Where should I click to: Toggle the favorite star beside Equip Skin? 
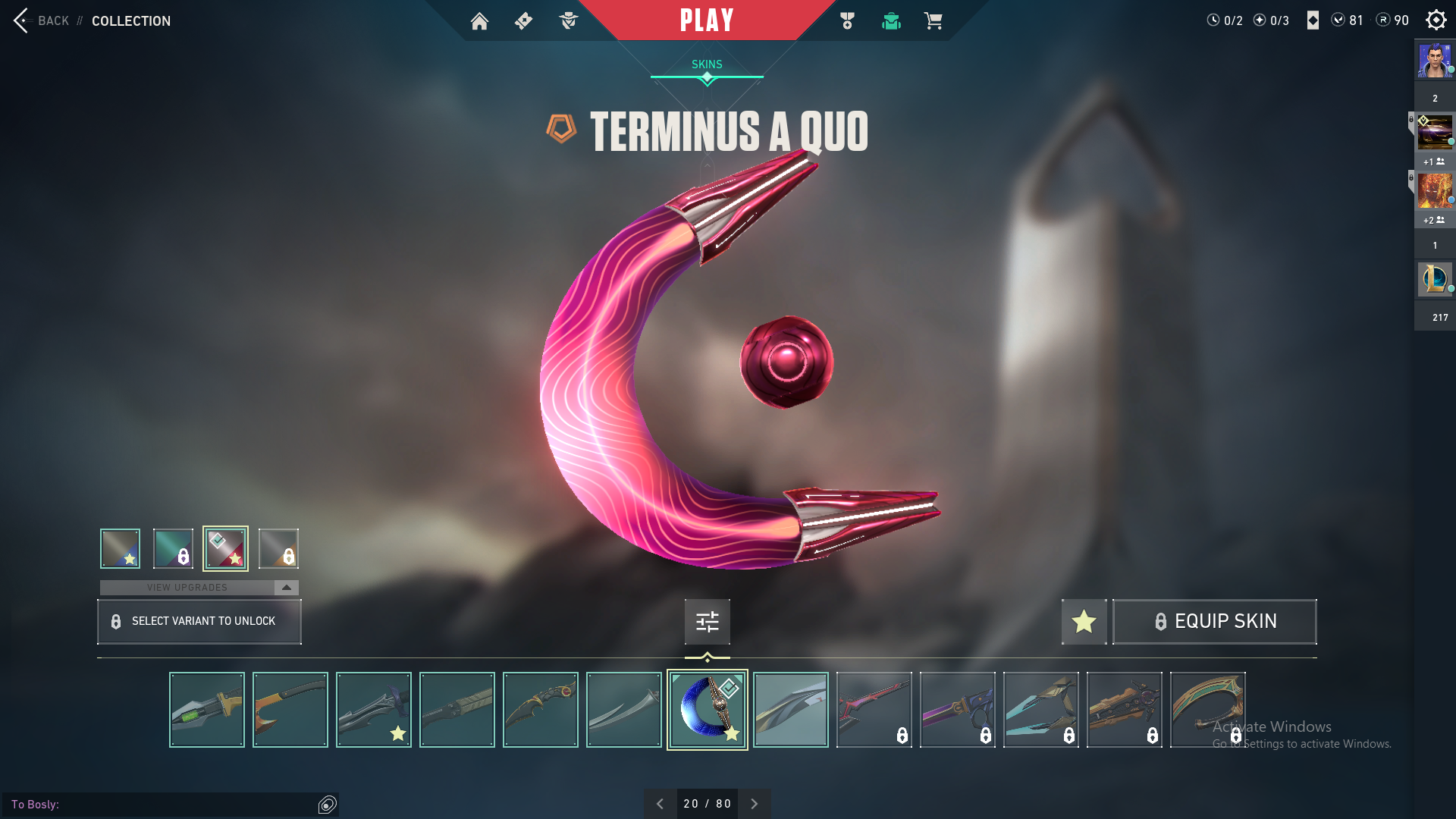(x=1084, y=622)
